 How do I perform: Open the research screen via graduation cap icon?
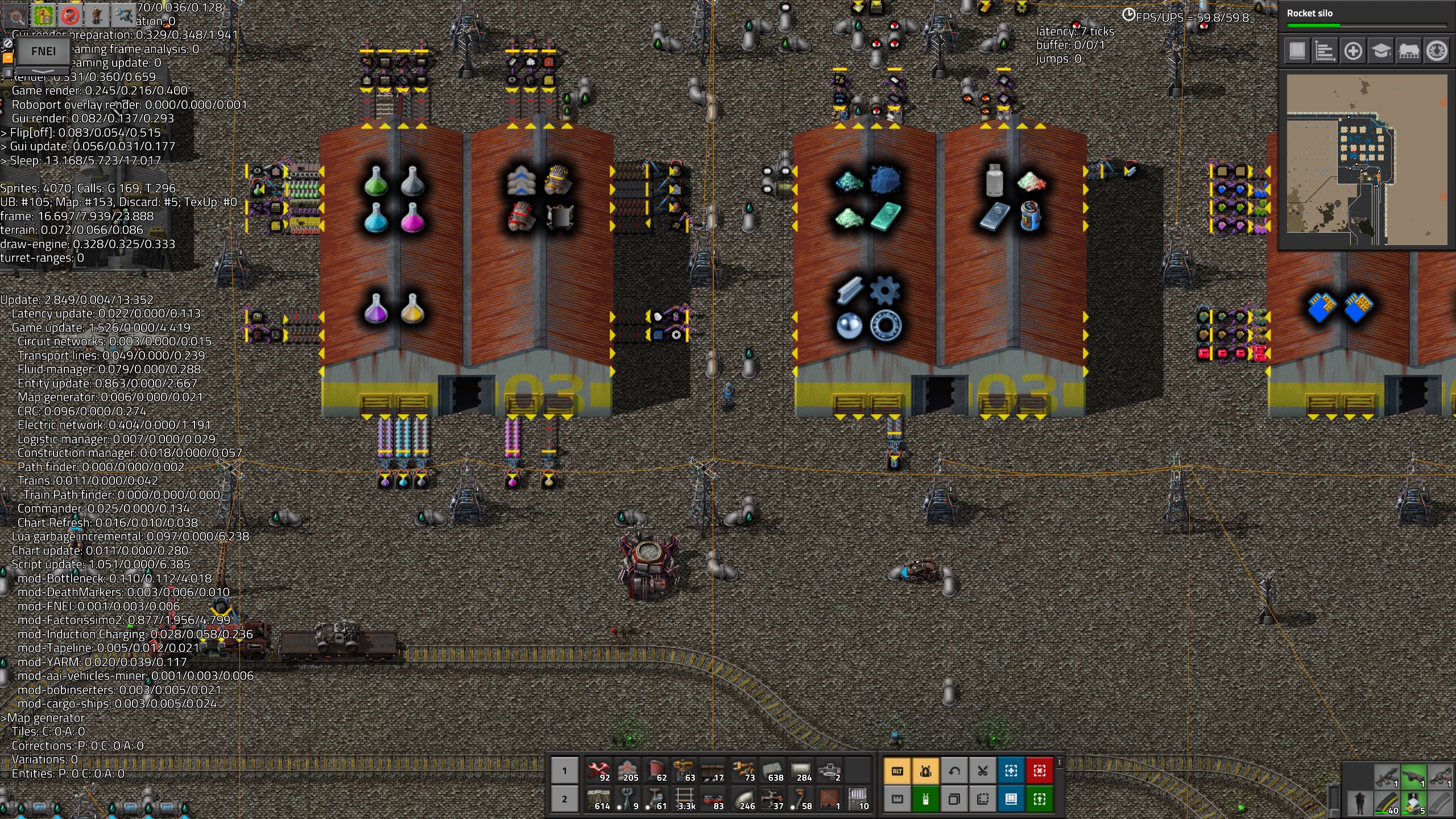[1381, 52]
